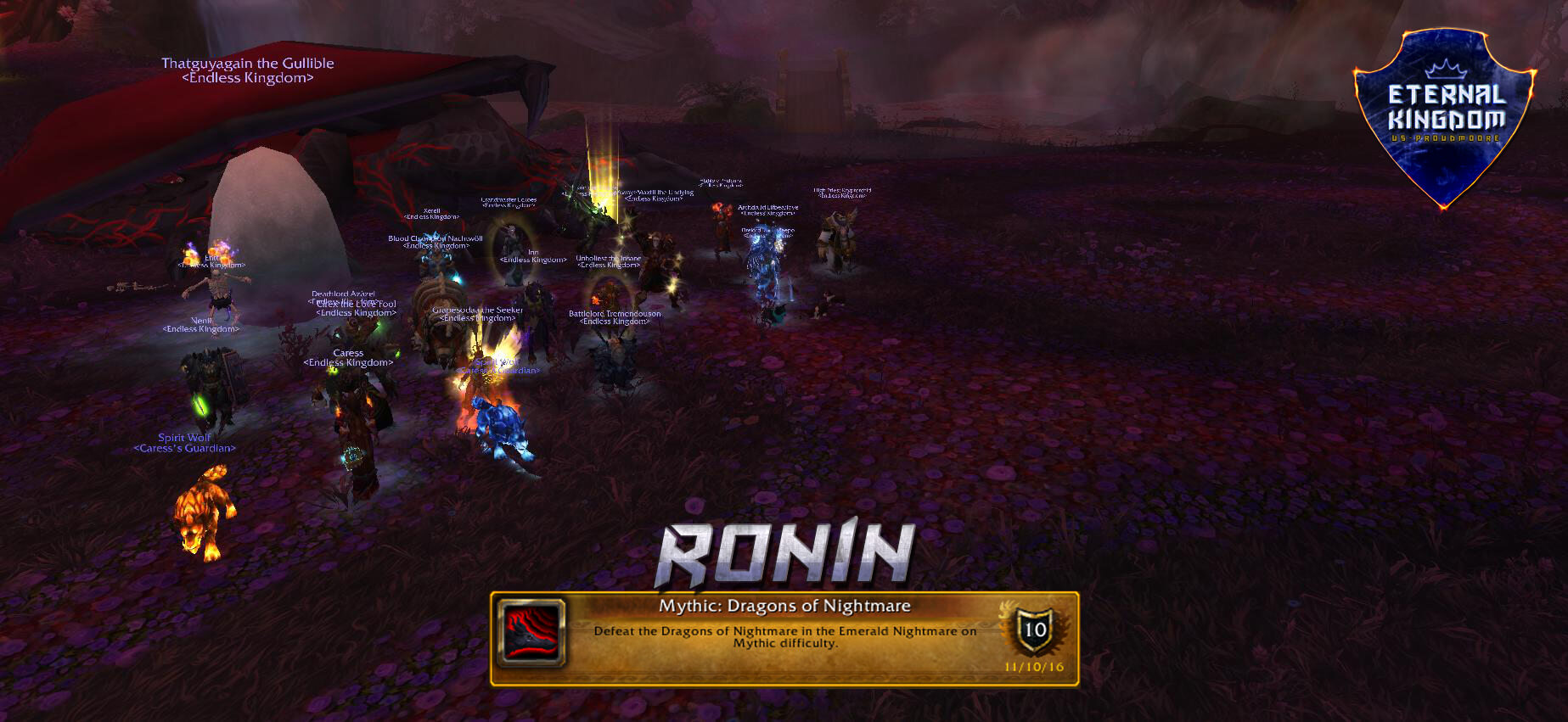Viewport: 1568px width, 722px height.
Task: Select the 10-point achievement shield icon
Action: (1033, 630)
